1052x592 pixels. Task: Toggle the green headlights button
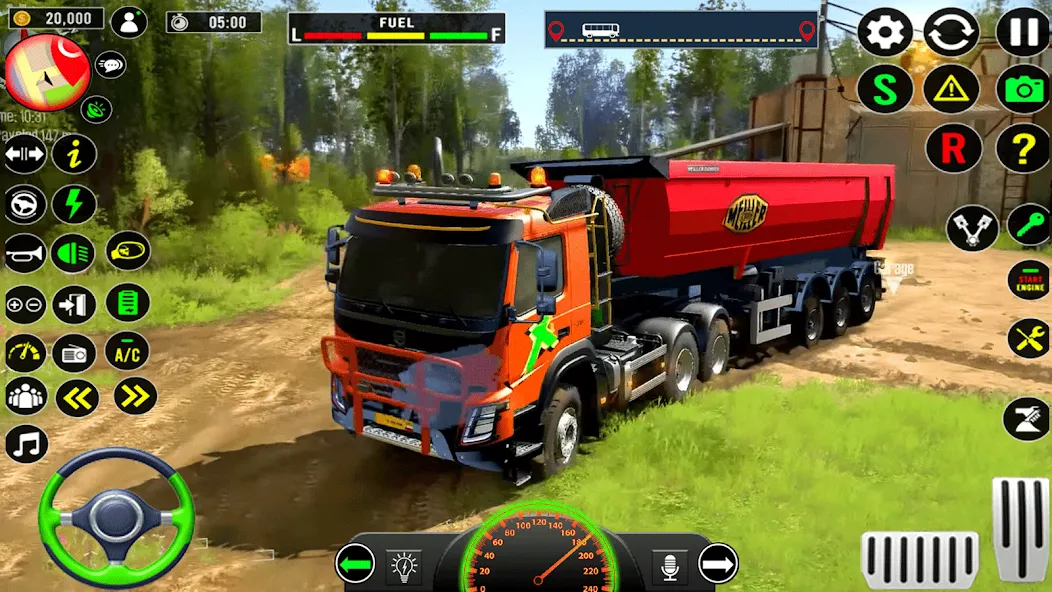[x=73, y=253]
